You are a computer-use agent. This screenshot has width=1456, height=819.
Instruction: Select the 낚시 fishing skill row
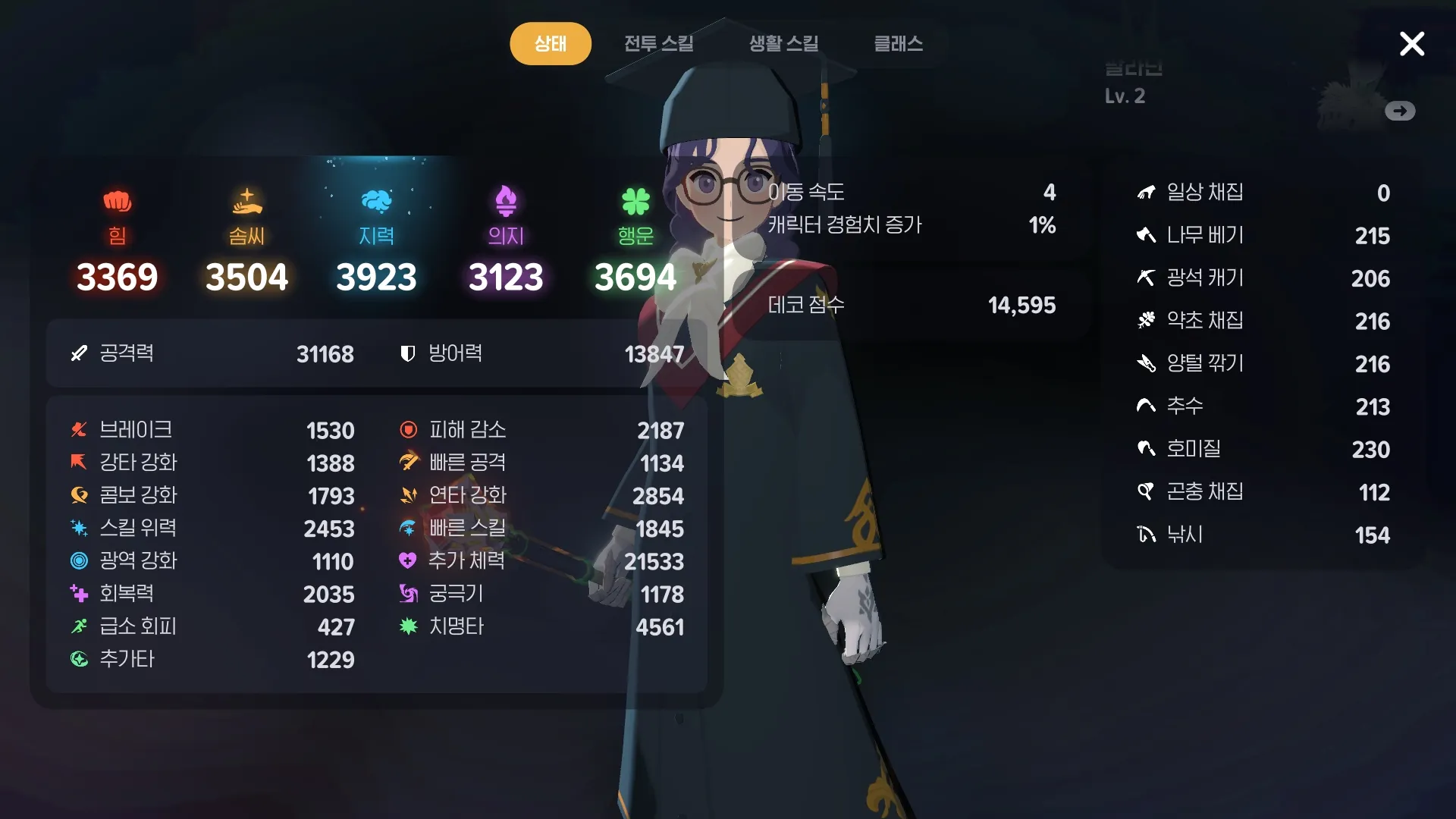pos(1263,535)
